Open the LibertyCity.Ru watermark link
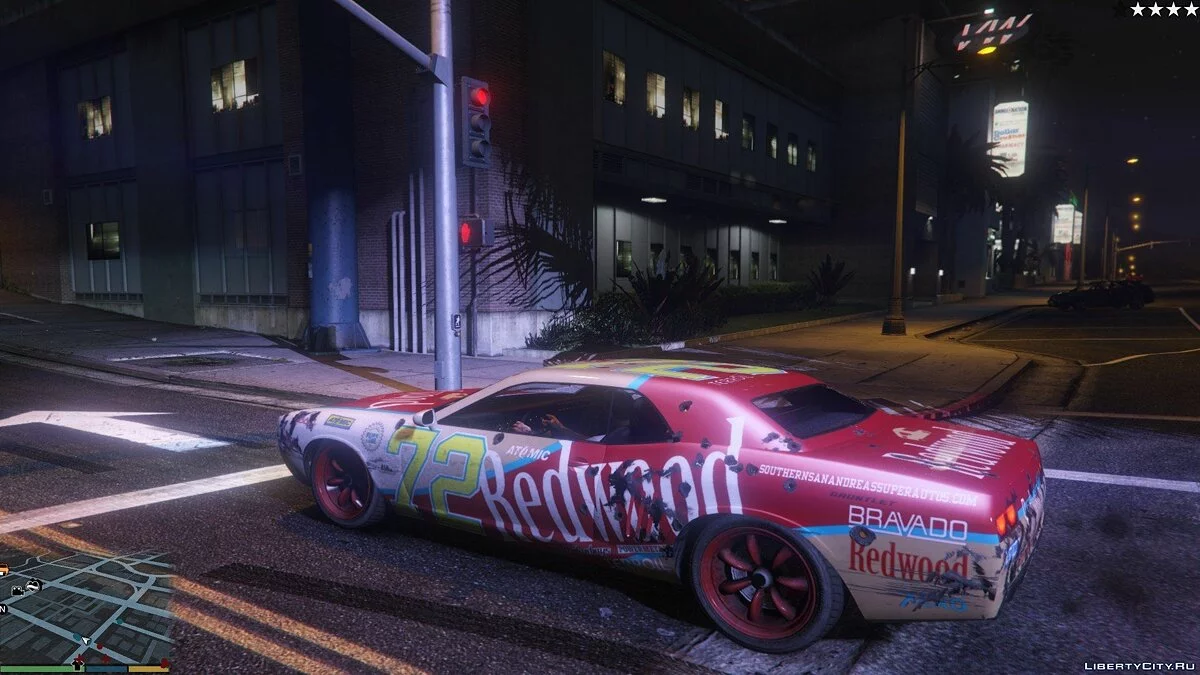Image resolution: width=1200 pixels, height=675 pixels. tap(1138, 665)
